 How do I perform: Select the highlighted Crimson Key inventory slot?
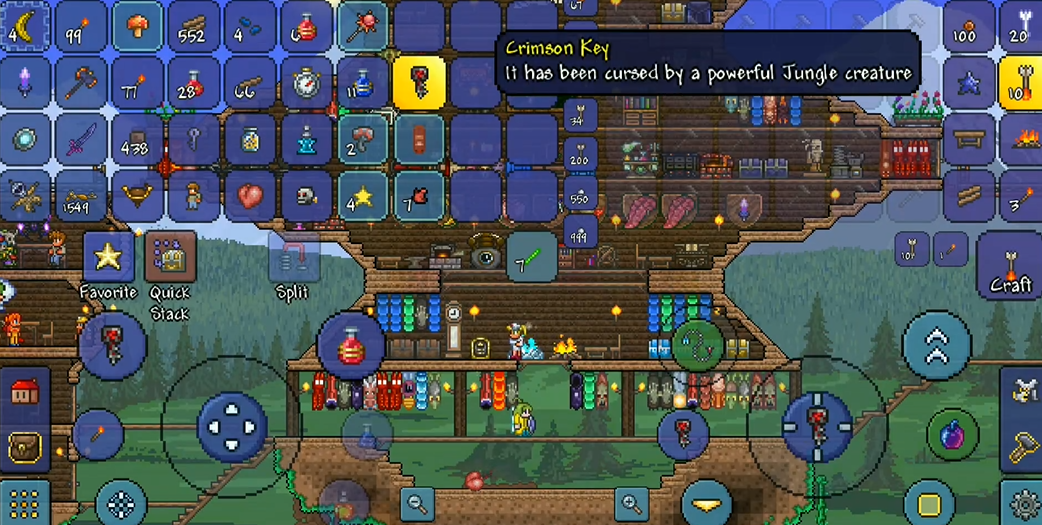pyautogui.click(x=418, y=82)
